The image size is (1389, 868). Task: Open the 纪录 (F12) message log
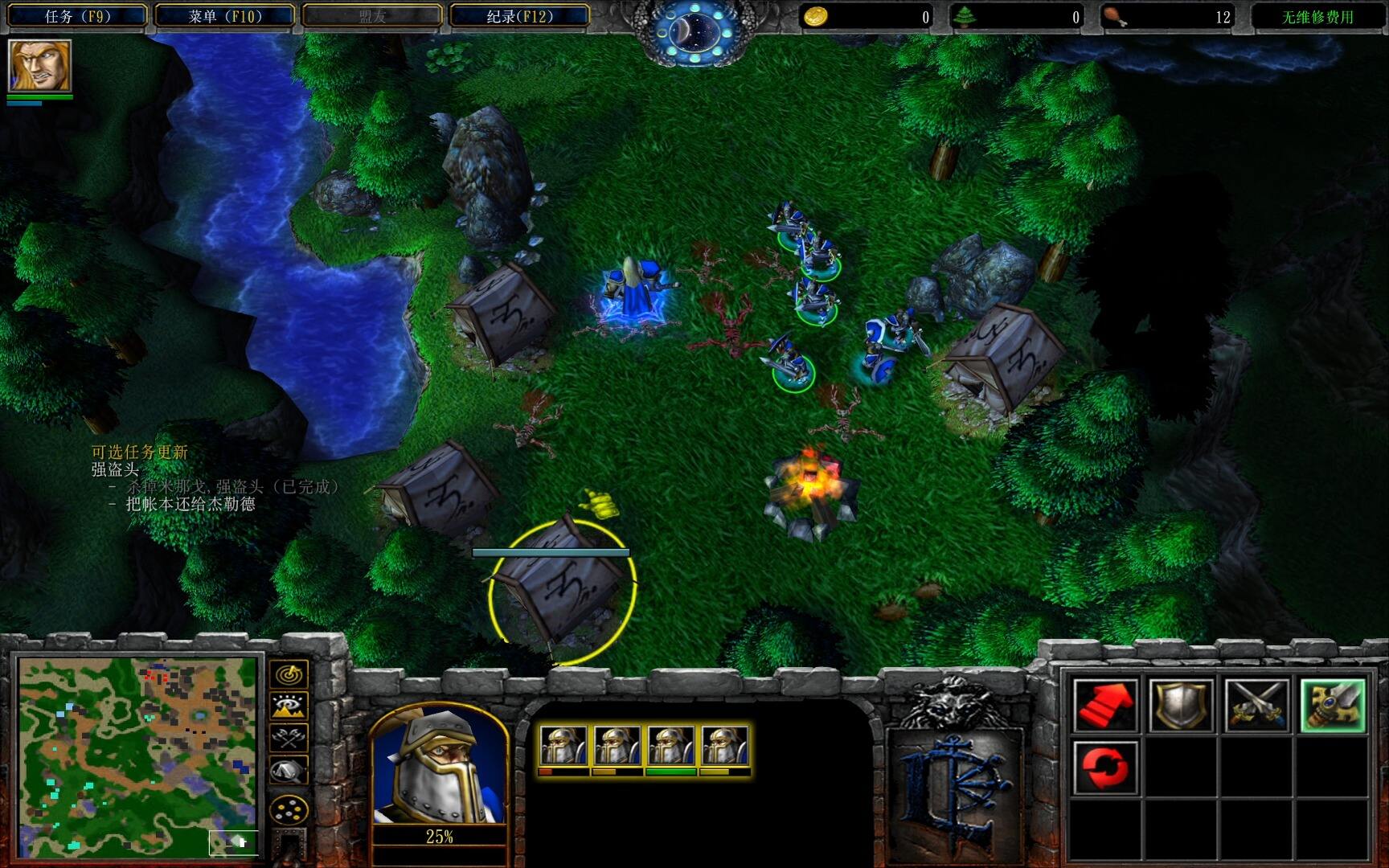520,16
